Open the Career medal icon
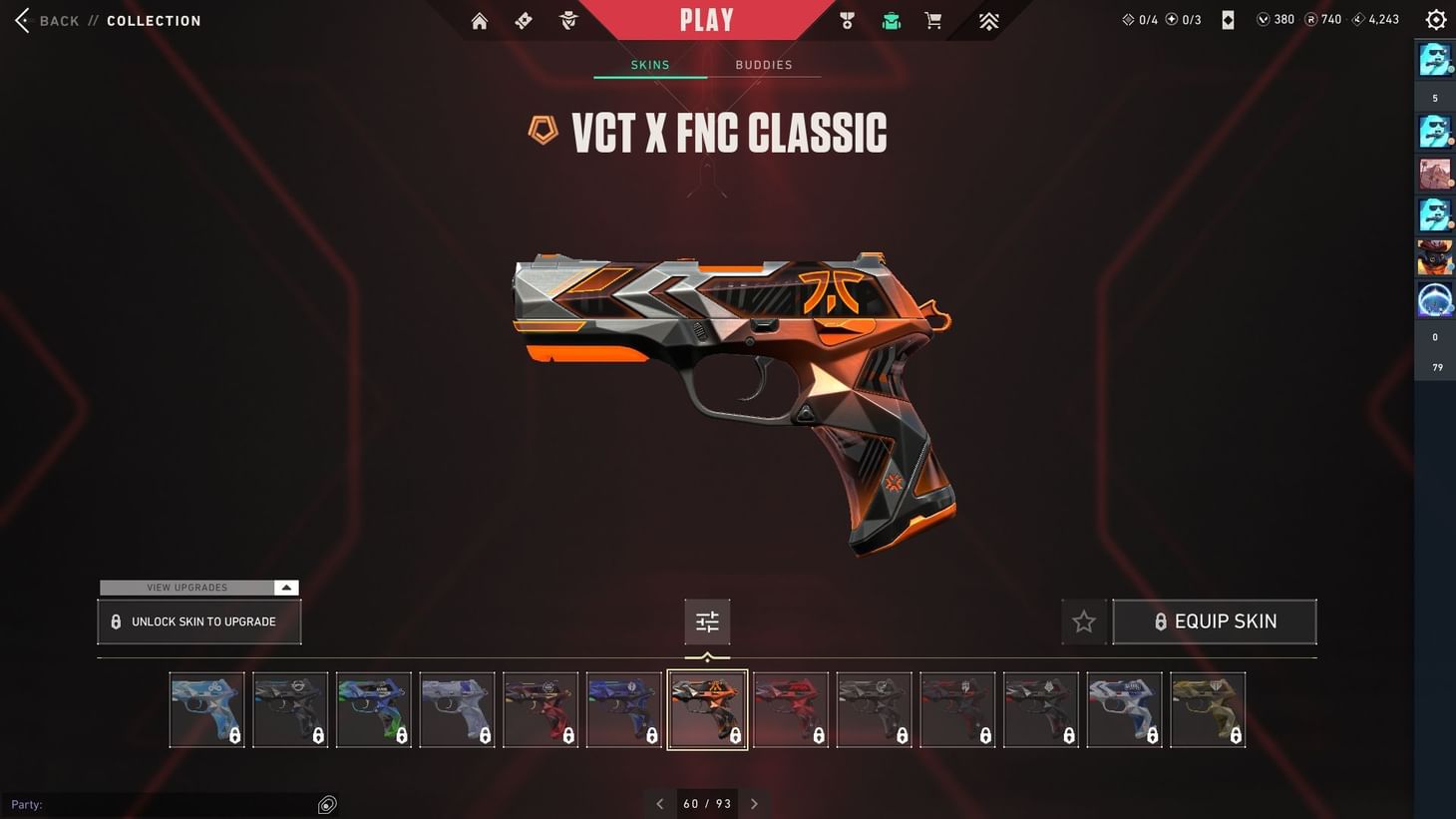Viewport: 1456px width, 819px height. (846, 20)
